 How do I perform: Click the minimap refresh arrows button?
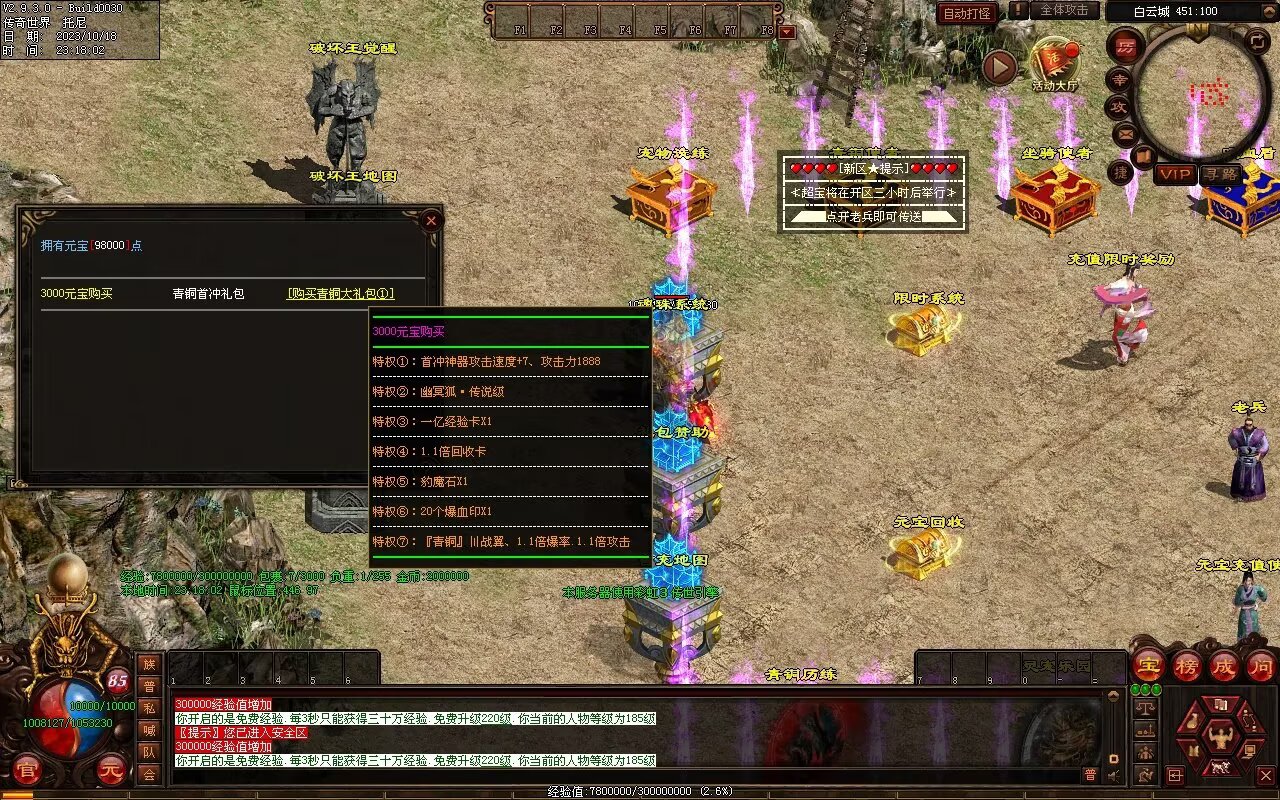click(1257, 41)
